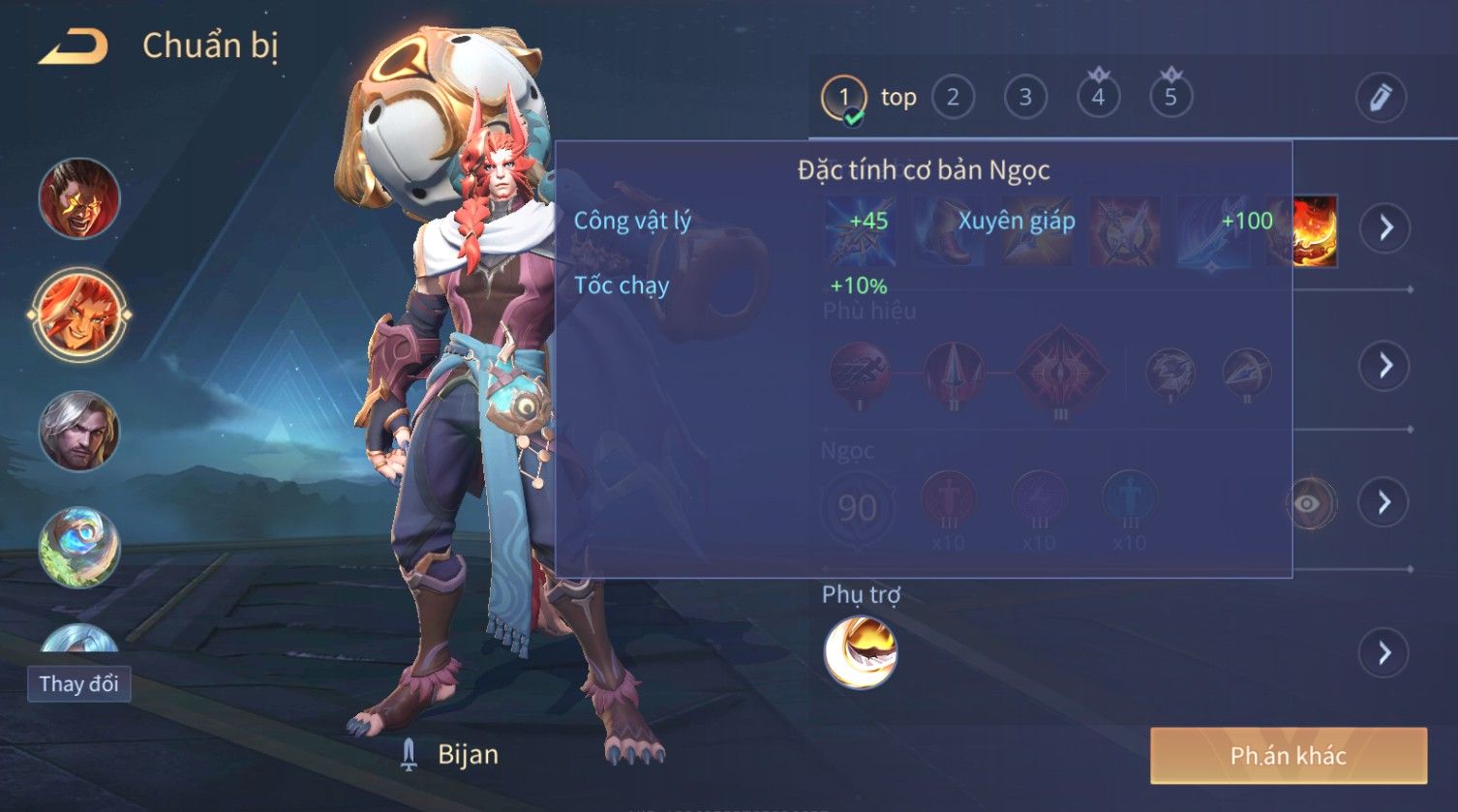The image size is (1458, 812).
Task: Go back from the Chuẩn bị screen
Action: pos(73,46)
